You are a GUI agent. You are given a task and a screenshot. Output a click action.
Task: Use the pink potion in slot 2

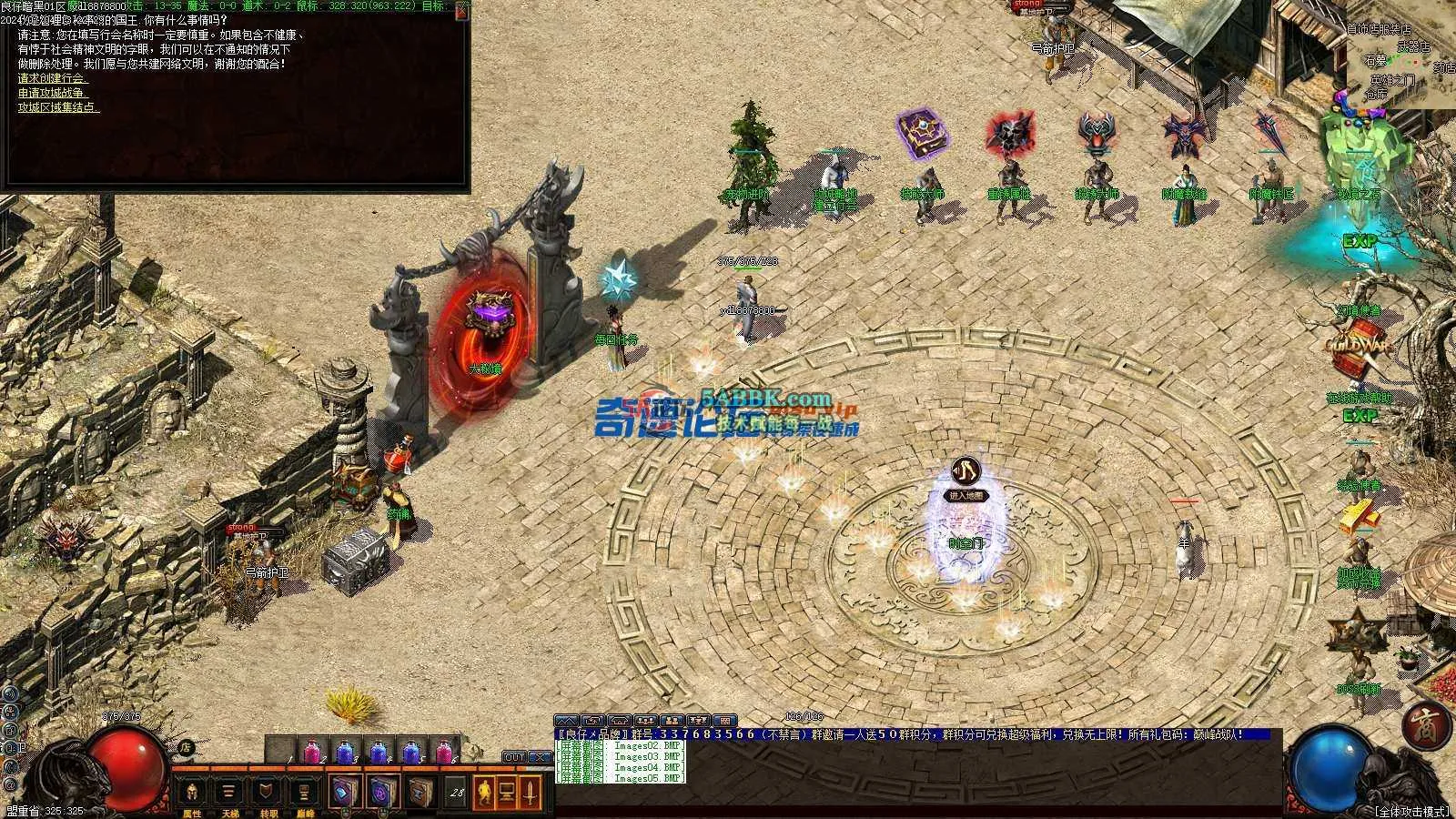pyautogui.click(x=311, y=753)
